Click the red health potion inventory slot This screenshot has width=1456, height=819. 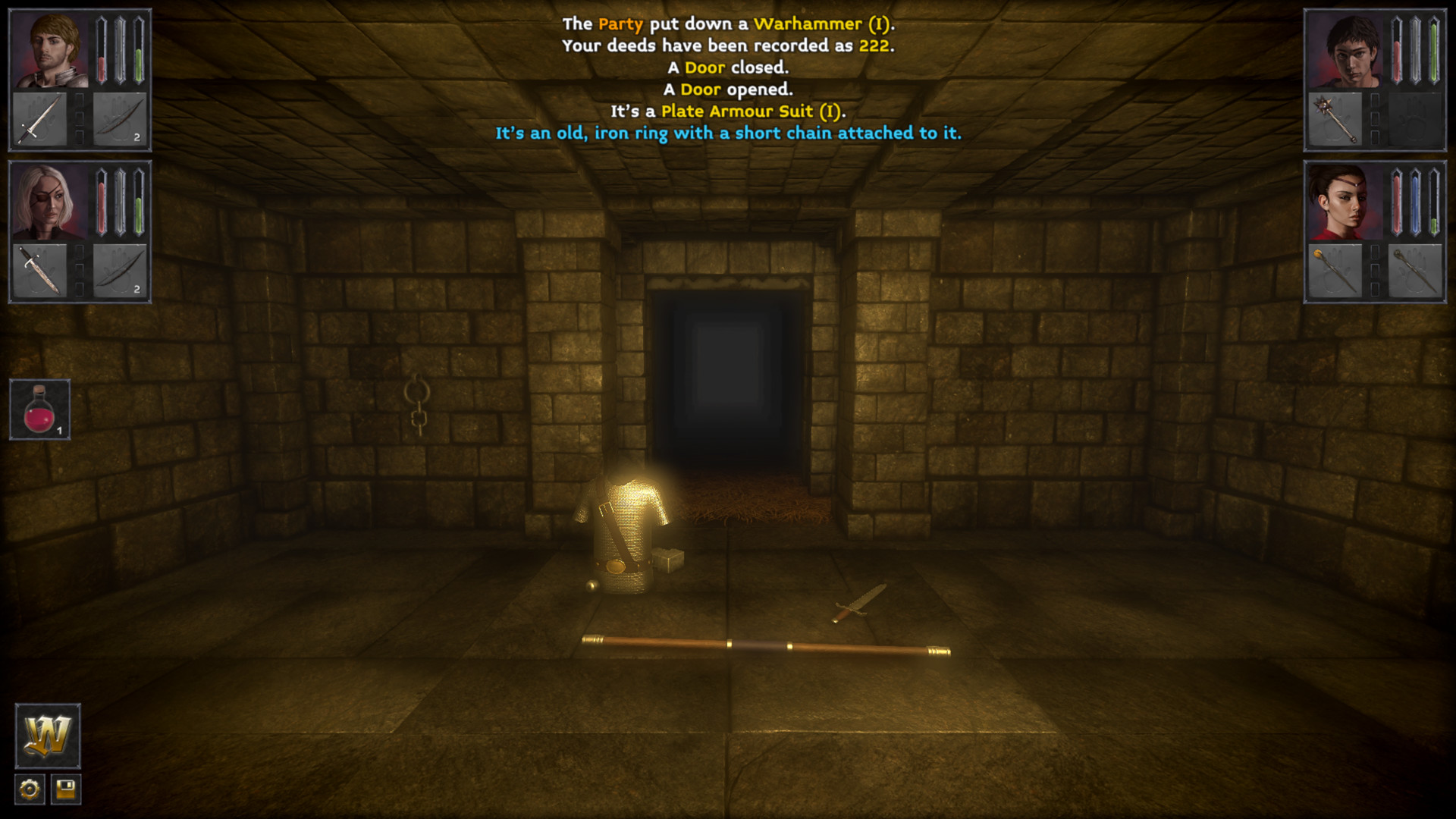39,409
